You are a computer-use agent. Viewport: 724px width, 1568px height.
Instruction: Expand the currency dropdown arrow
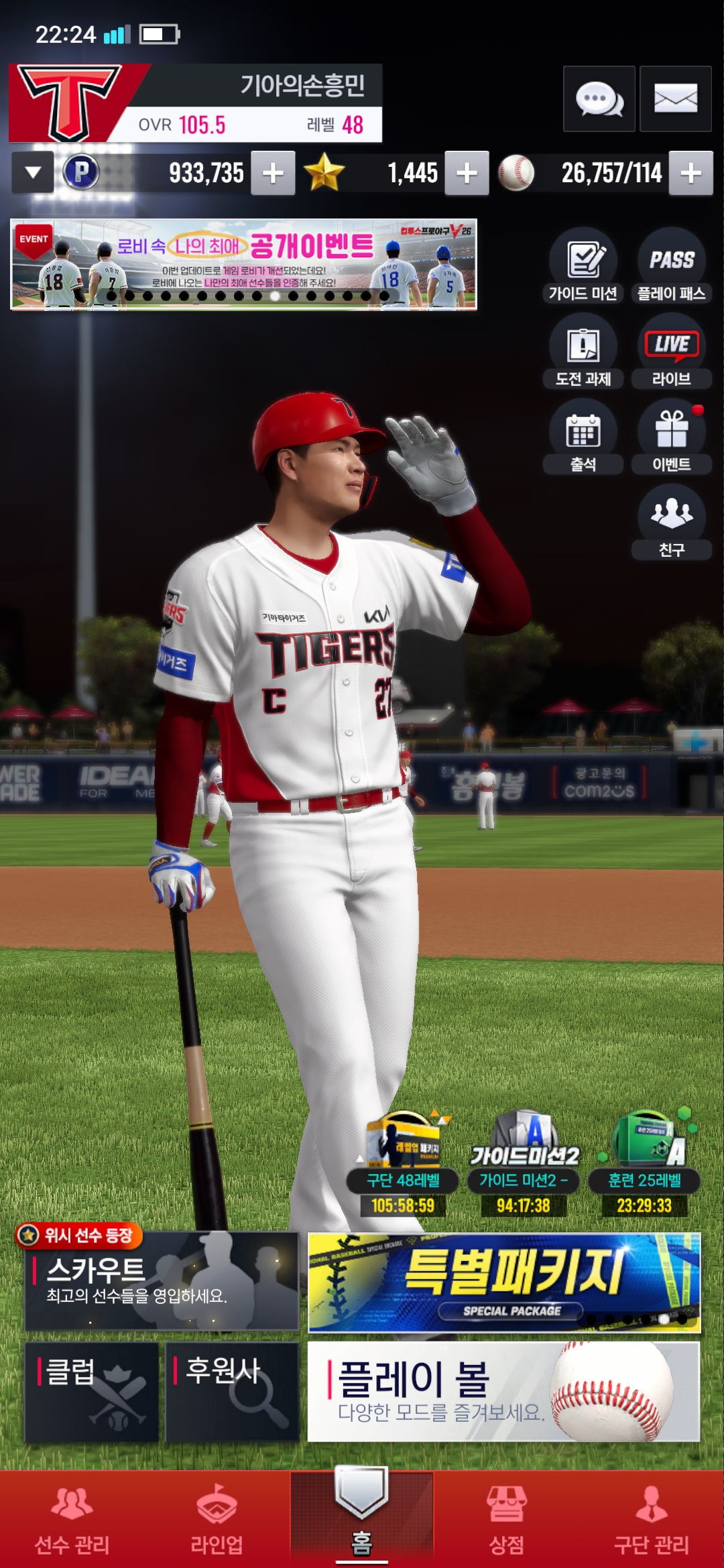tap(33, 173)
